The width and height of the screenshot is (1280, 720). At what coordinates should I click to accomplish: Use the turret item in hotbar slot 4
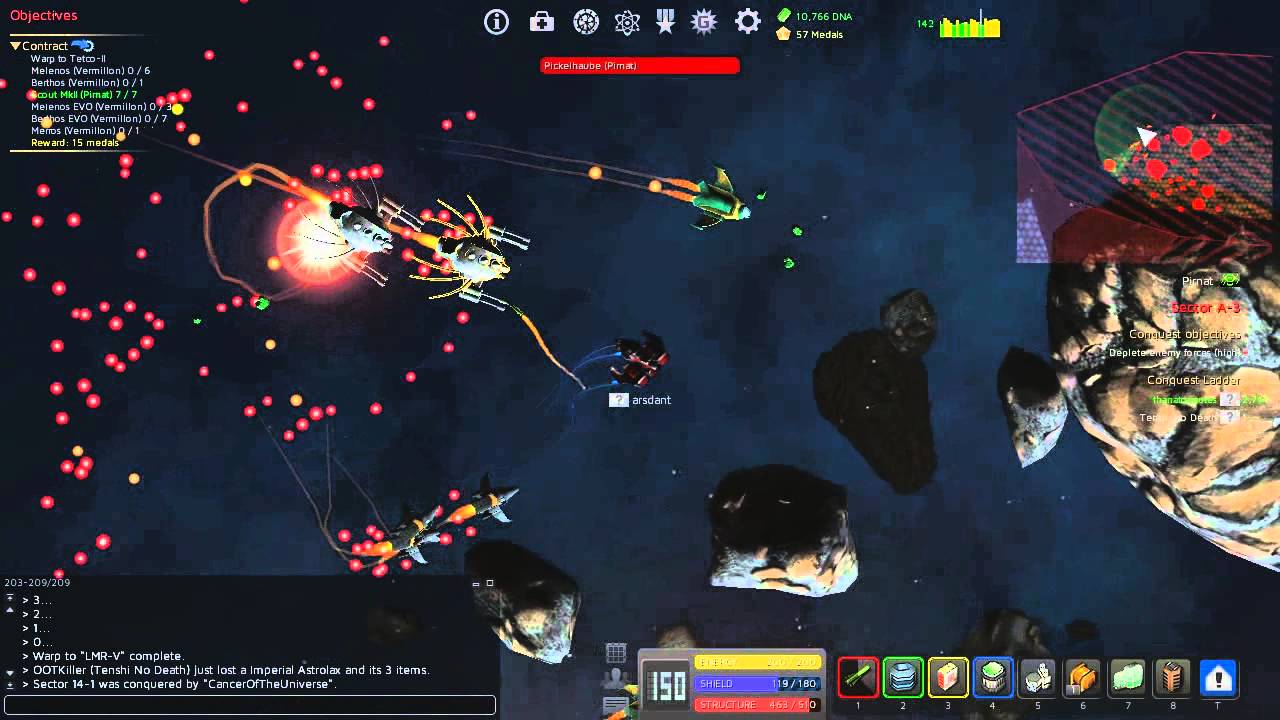993,677
